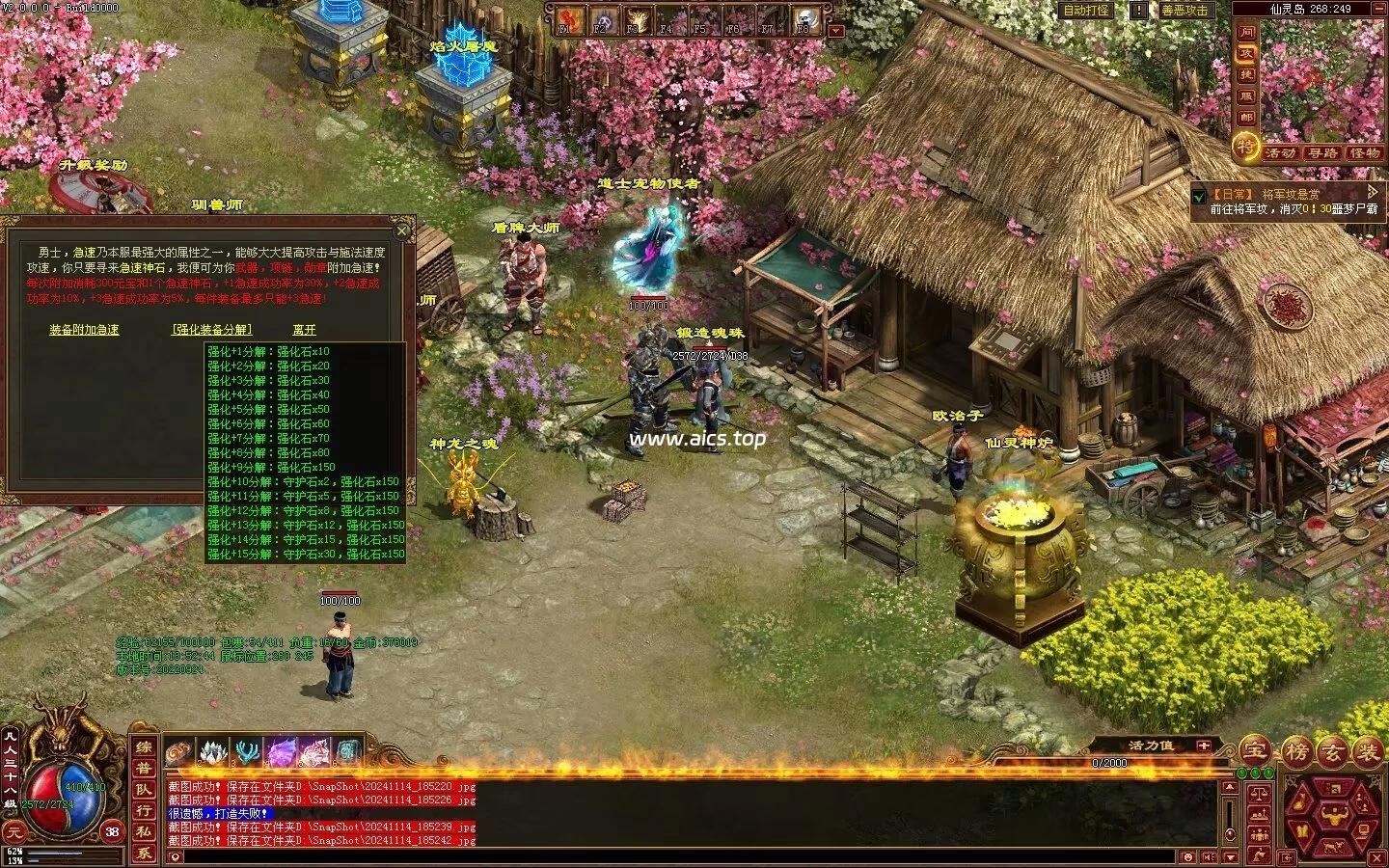Image resolution: width=1389 pixels, height=868 pixels.
Task: Switch chat to the 私 private channel
Action: (x=143, y=832)
